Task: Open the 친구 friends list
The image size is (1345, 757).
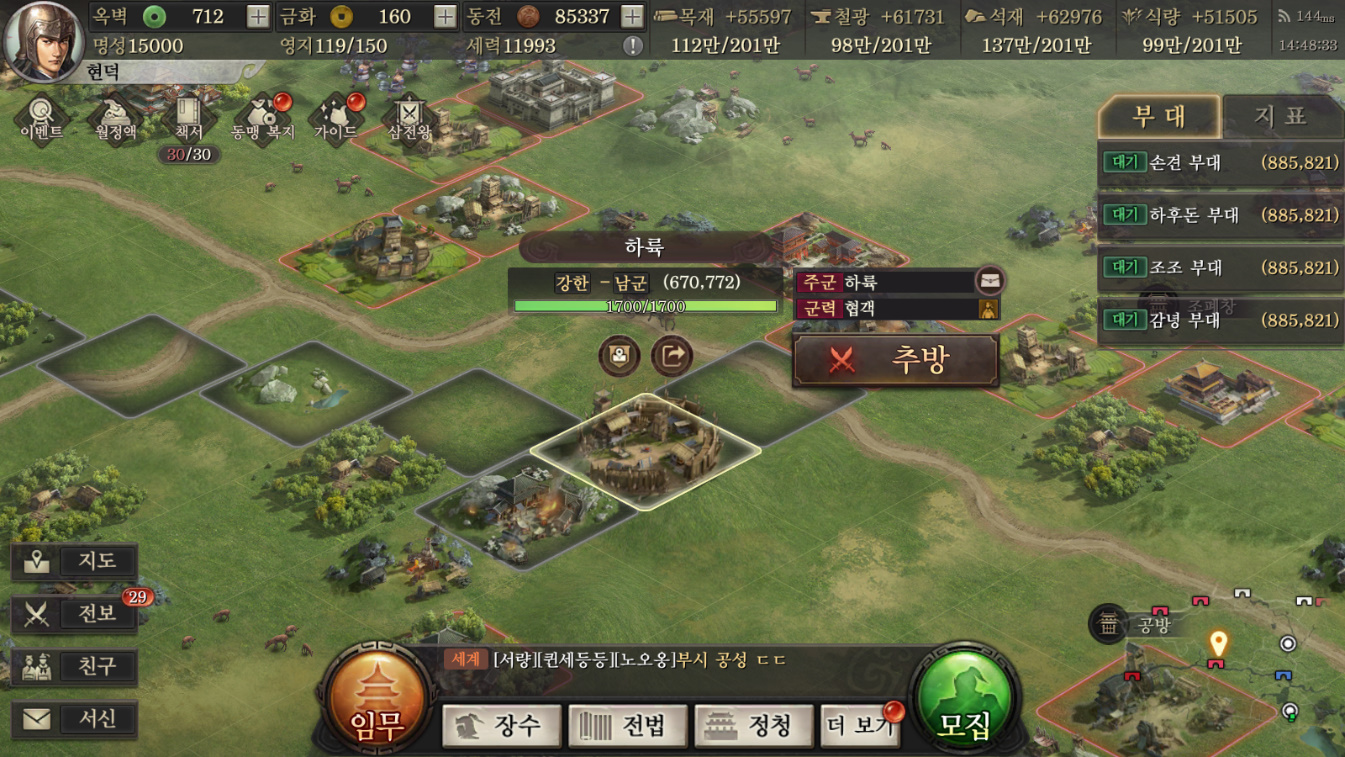Action: pyautogui.click(x=76, y=666)
